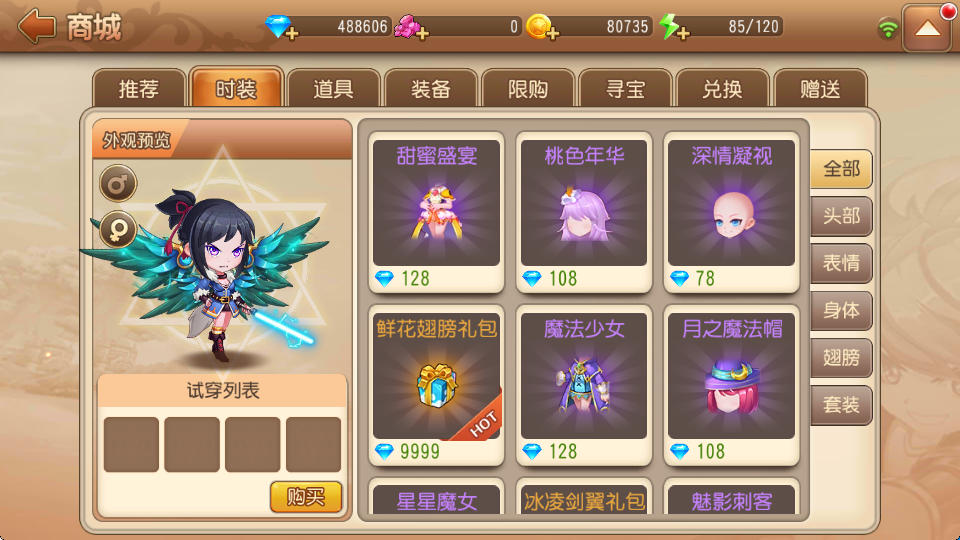
Task: Choose the 深情凝视 face item
Action: [x=732, y=212]
